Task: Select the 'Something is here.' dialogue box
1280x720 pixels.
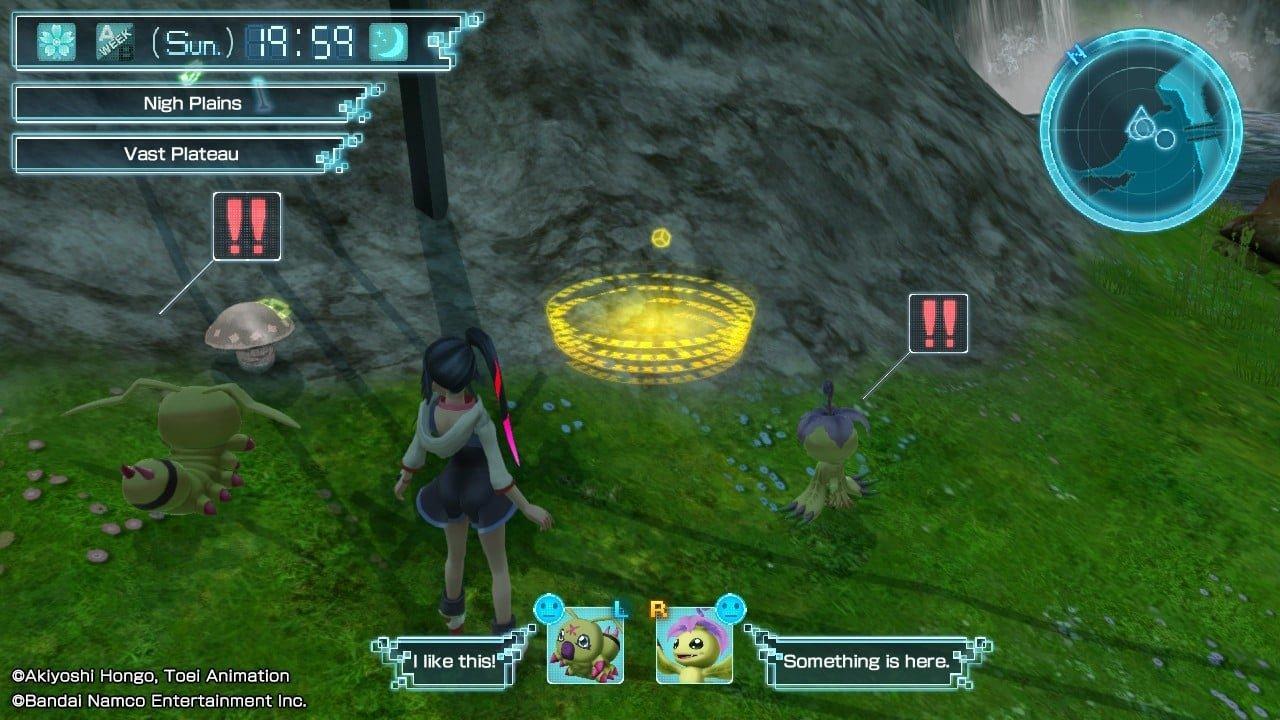Action: tap(866, 659)
